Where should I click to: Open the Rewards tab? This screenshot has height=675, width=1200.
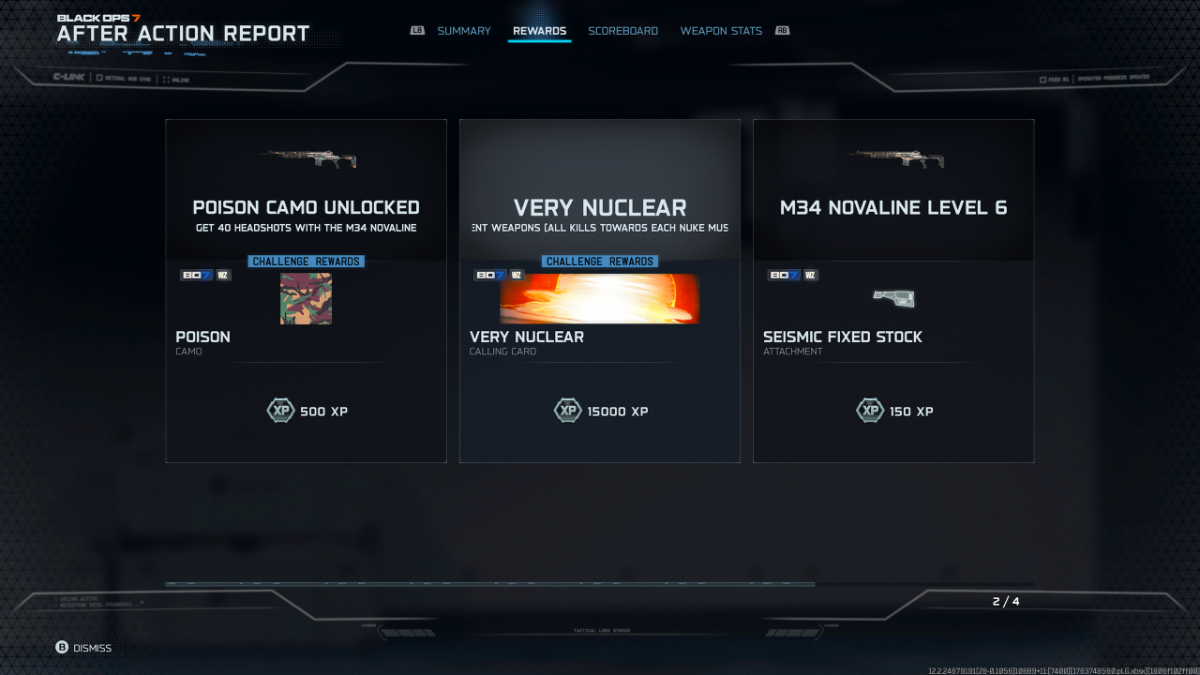pos(539,31)
